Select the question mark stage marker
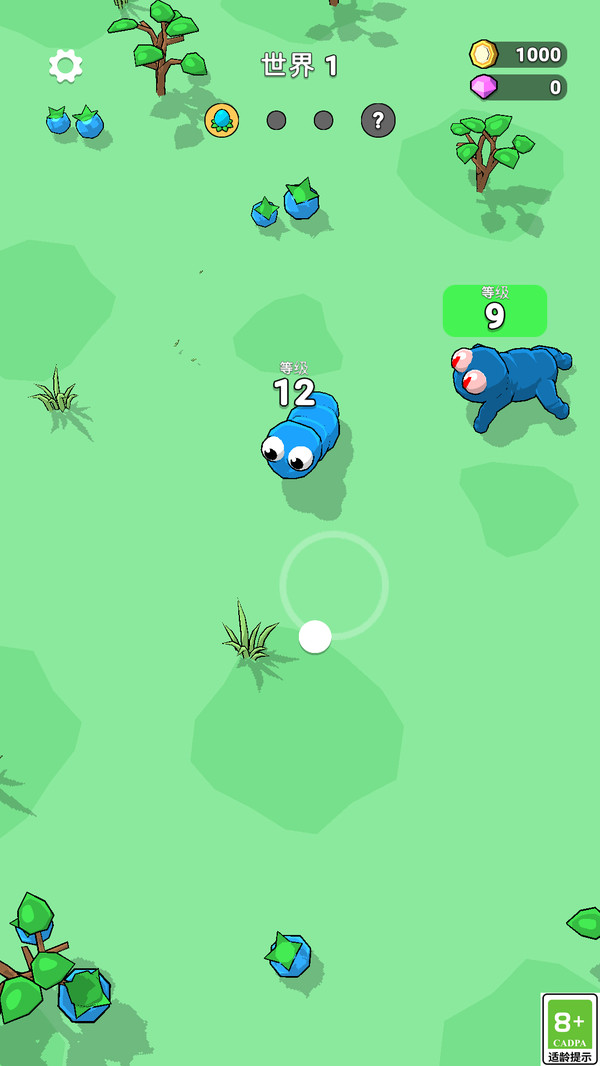 [378, 121]
